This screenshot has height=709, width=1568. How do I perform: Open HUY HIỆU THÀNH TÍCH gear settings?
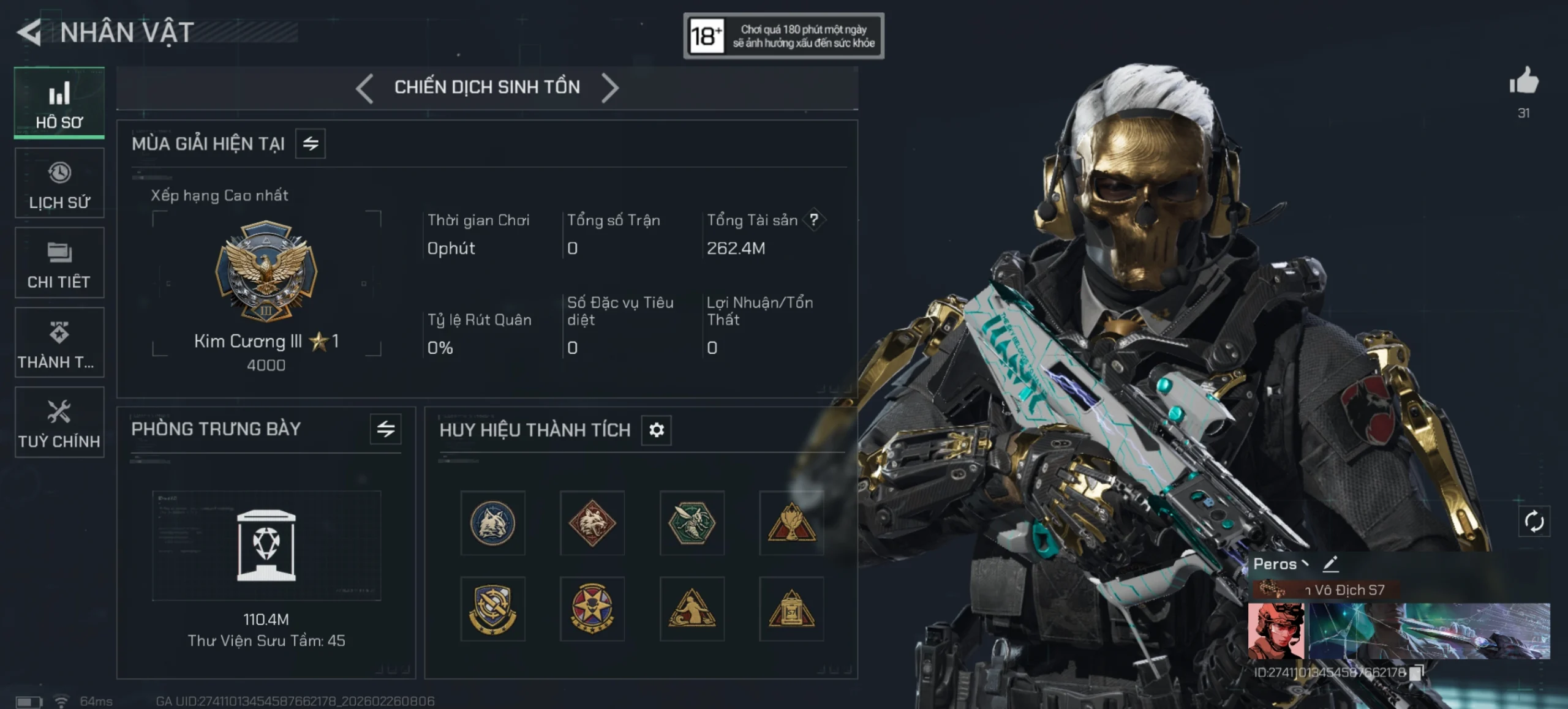[656, 430]
